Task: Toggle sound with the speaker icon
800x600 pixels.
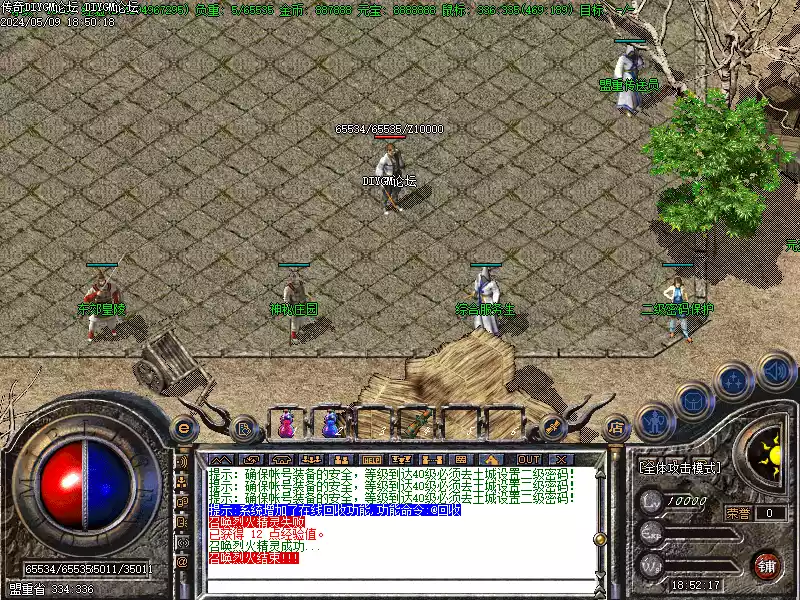Action: tap(775, 372)
